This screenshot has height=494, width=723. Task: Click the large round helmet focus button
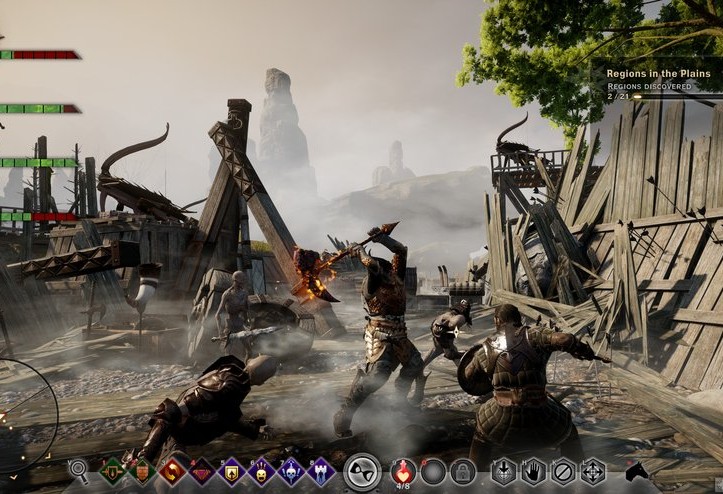pos(362,471)
